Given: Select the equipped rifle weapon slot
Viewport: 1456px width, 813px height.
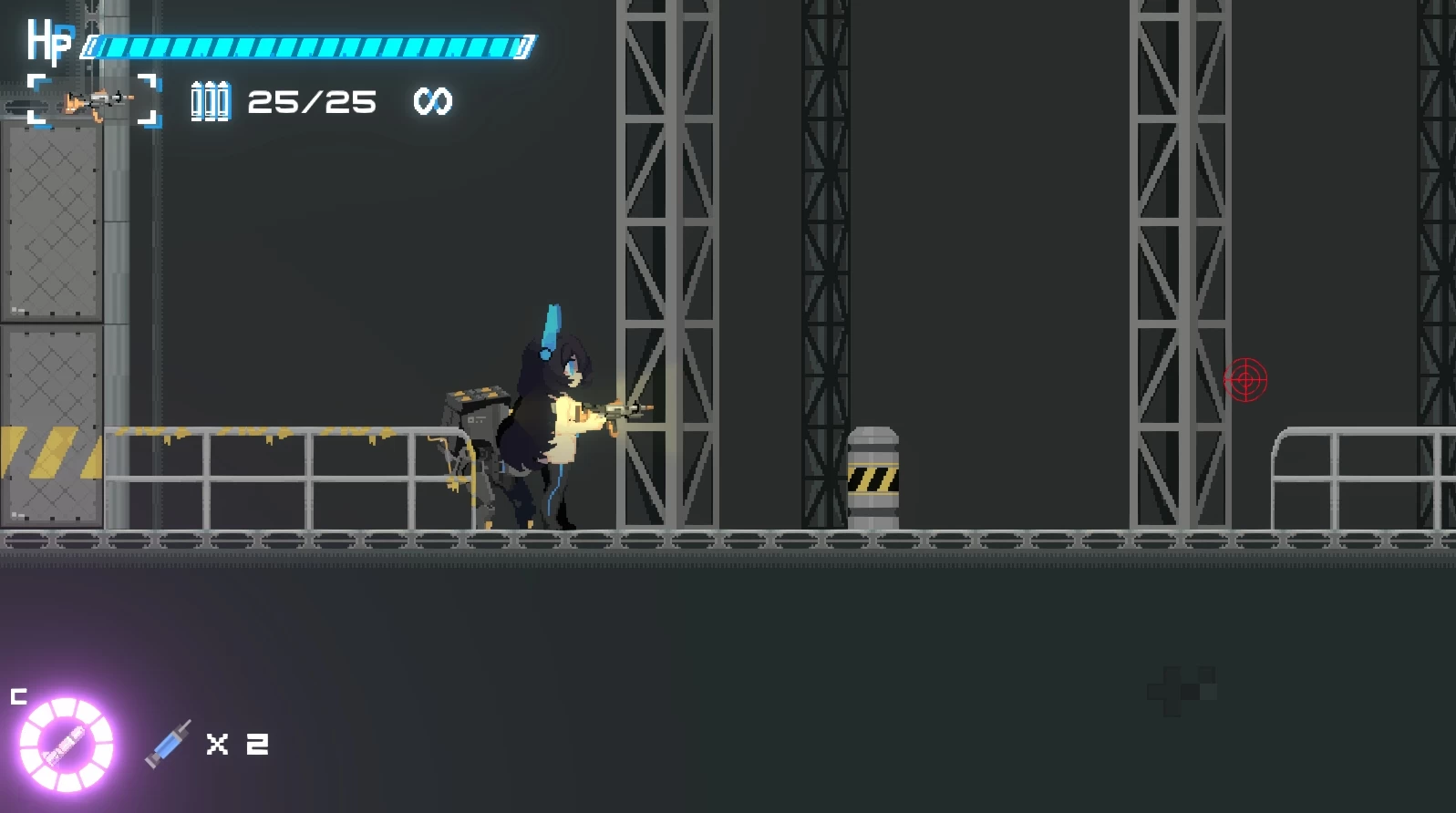Looking at the screenshot, I should tap(95, 101).
